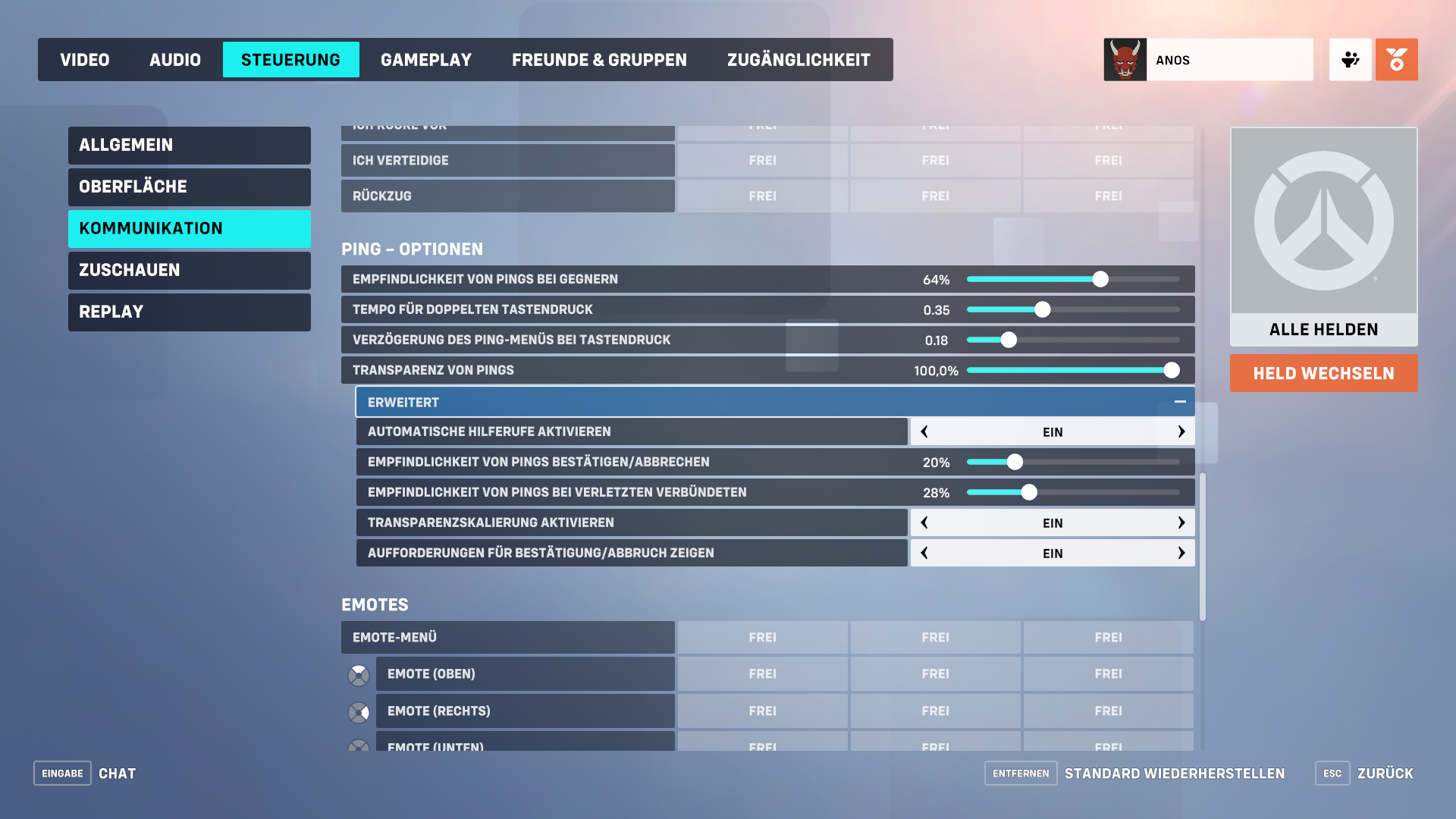1456x819 pixels.
Task: Click the orange competitive medal icon top right
Action: tap(1396, 59)
